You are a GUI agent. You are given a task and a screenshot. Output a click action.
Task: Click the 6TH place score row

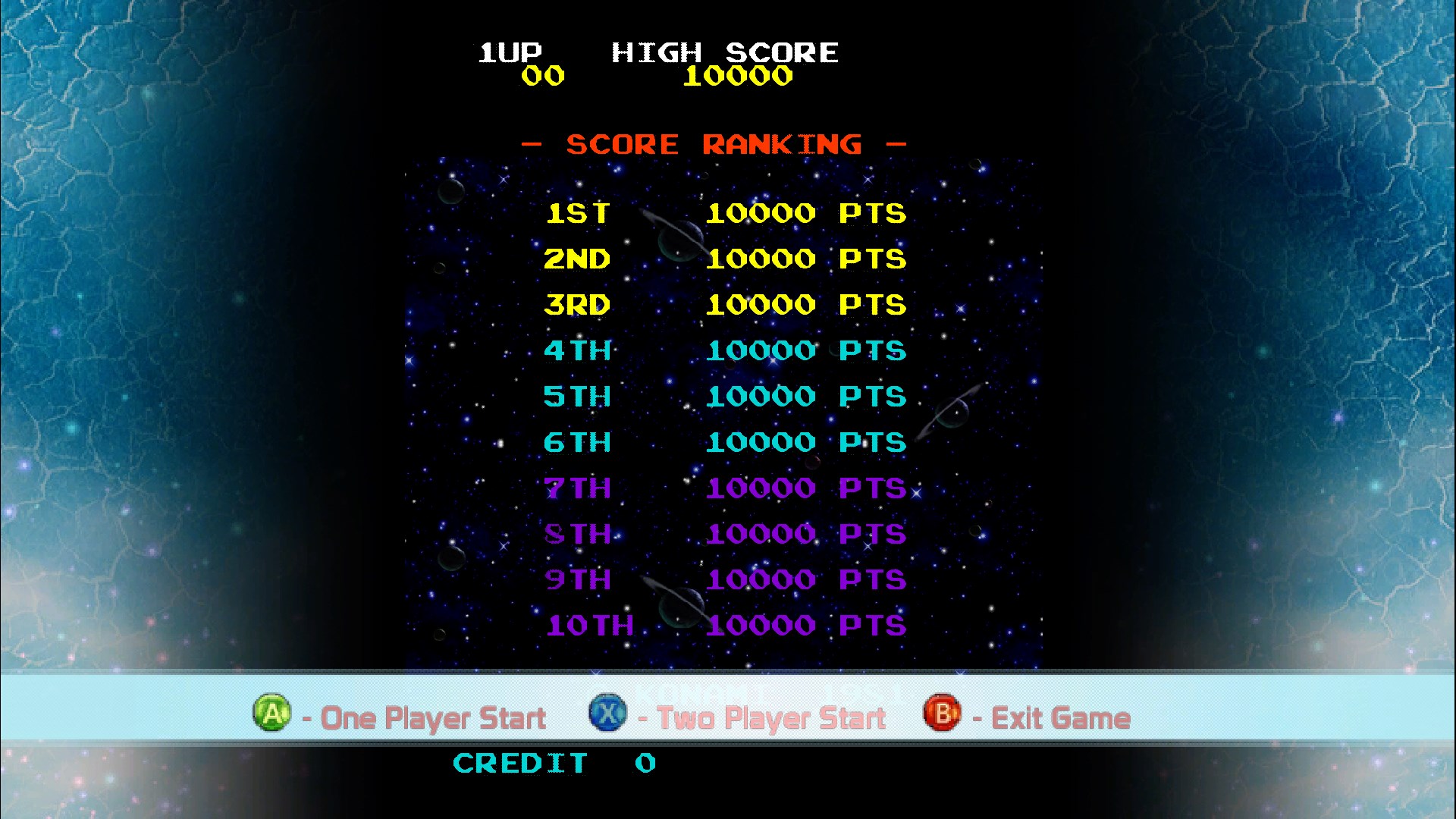pos(724,442)
